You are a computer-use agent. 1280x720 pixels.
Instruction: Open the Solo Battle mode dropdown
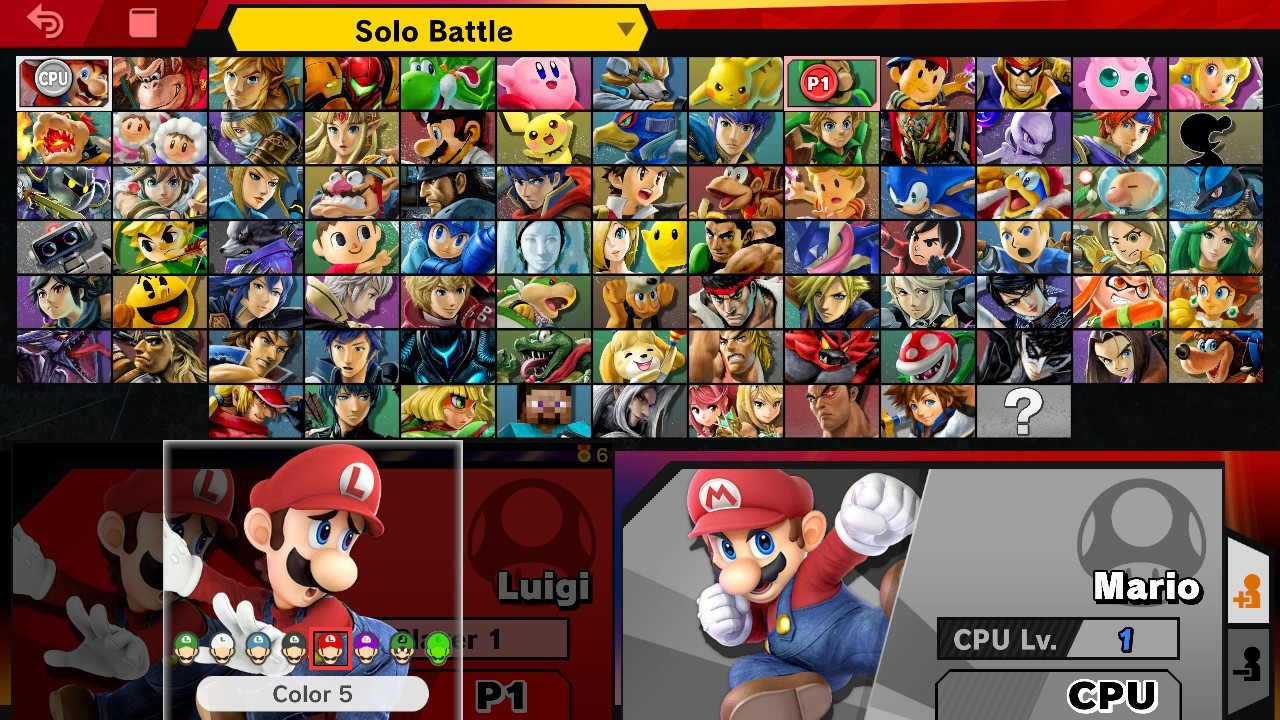430,30
